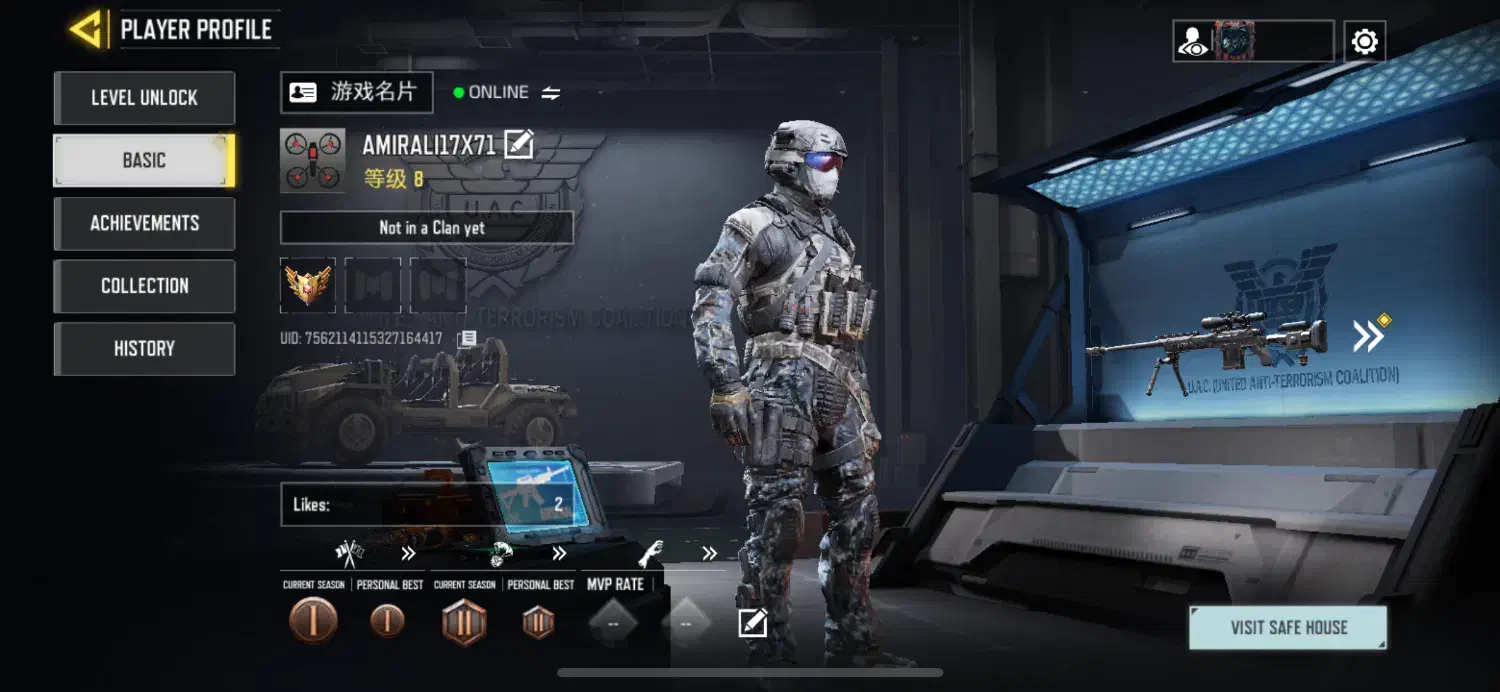Expand the multiplayer rank stats arrows
Viewport: 1500px width, 692px height.
point(408,553)
